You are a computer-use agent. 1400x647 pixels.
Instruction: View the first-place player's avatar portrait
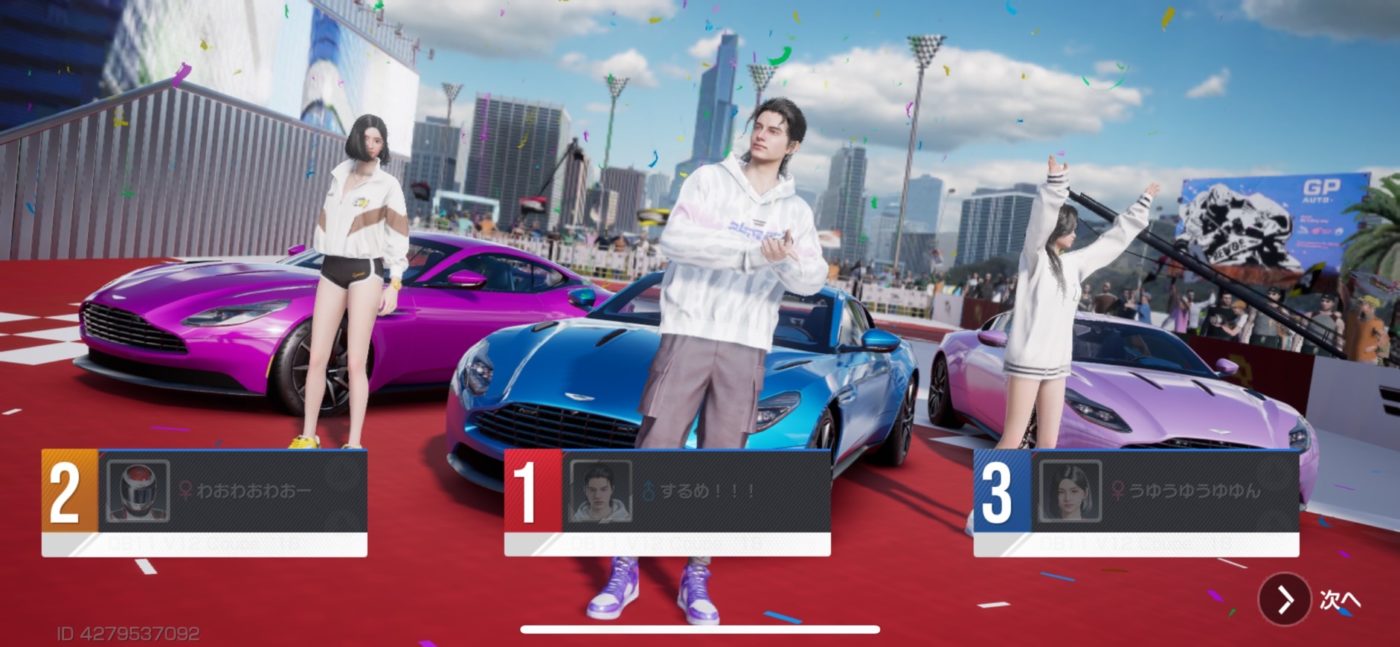600,491
